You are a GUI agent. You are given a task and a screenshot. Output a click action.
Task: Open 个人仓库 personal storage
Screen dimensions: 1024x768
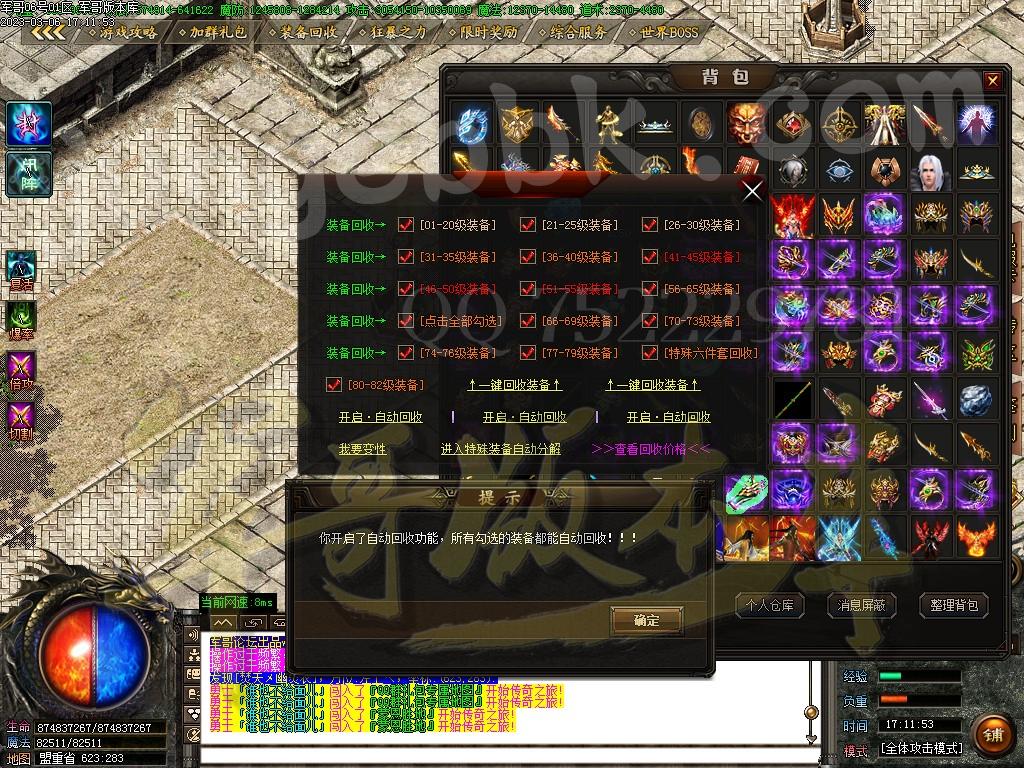point(770,605)
